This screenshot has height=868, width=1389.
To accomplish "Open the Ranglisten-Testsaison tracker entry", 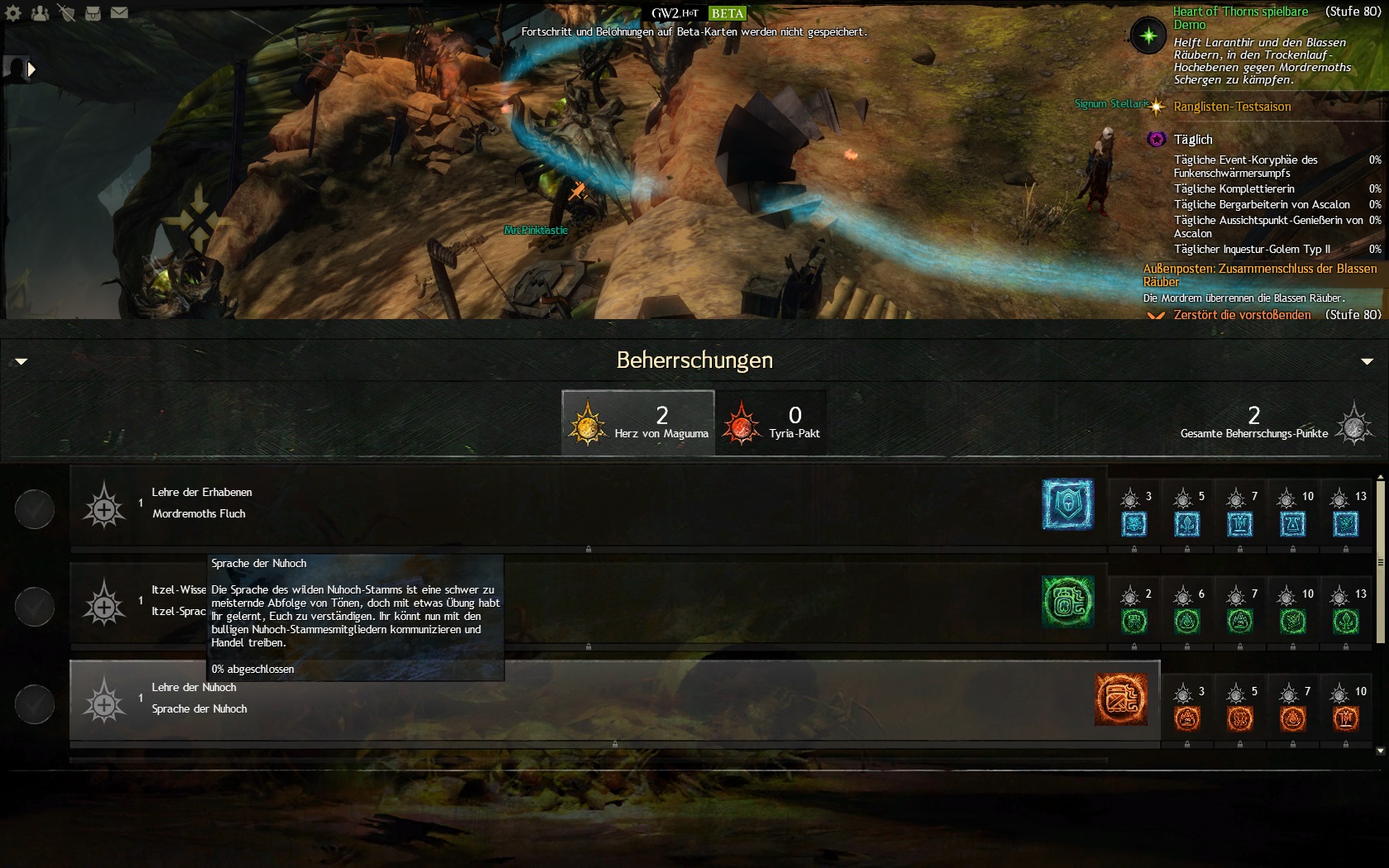I will (1232, 107).
